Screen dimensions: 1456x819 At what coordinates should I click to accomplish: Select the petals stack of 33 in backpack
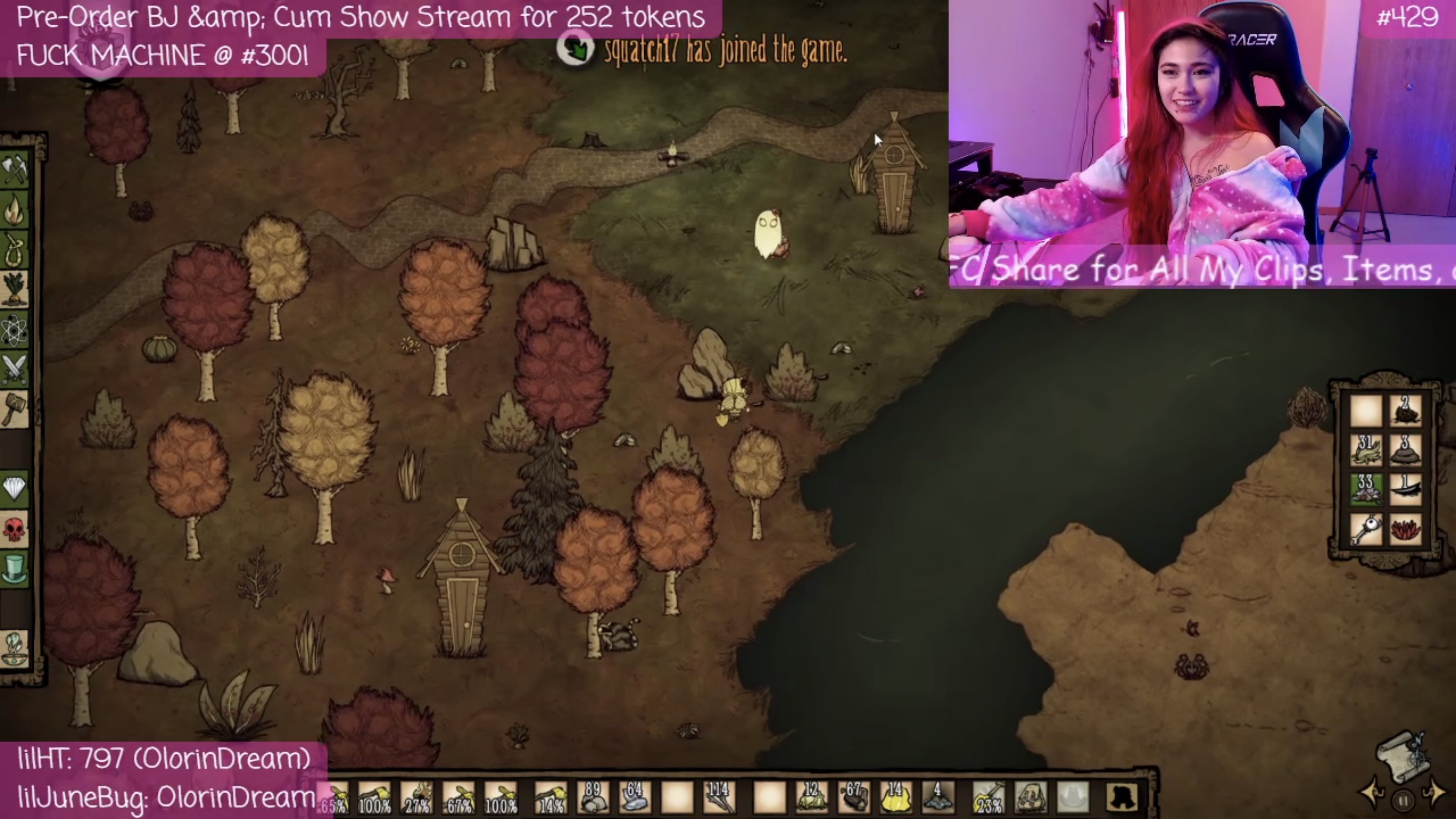(x=1366, y=490)
